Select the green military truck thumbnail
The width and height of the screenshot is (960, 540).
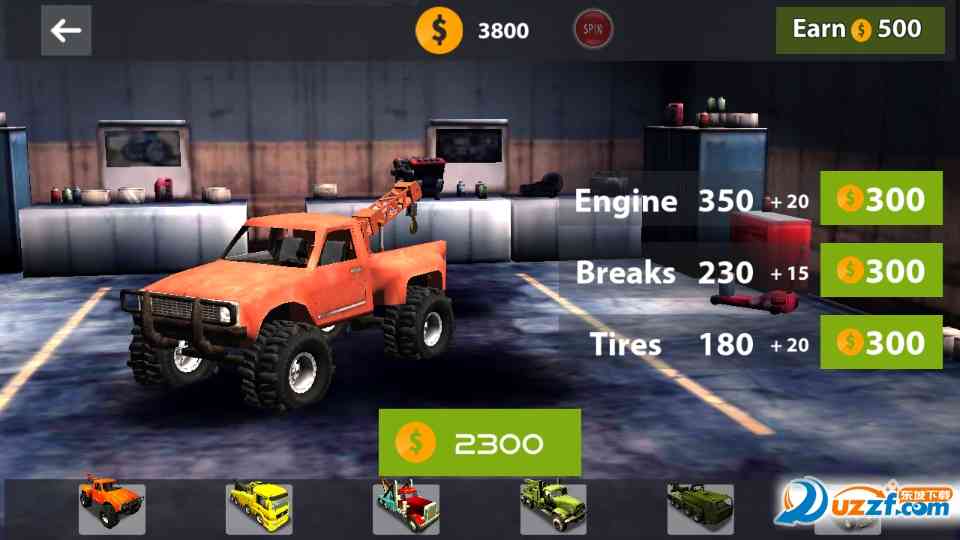coord(553,509)
